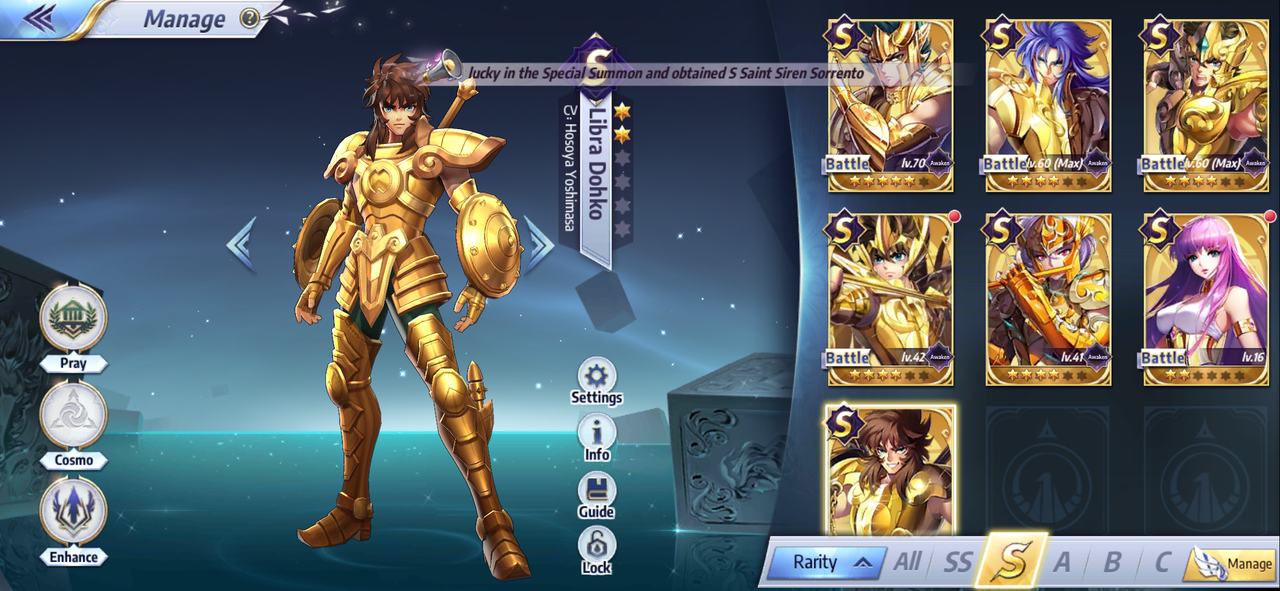This screenshot has height=591, width=1280.
Task: Toggle the Lock on this saint
Action: (x=597, y=547)
